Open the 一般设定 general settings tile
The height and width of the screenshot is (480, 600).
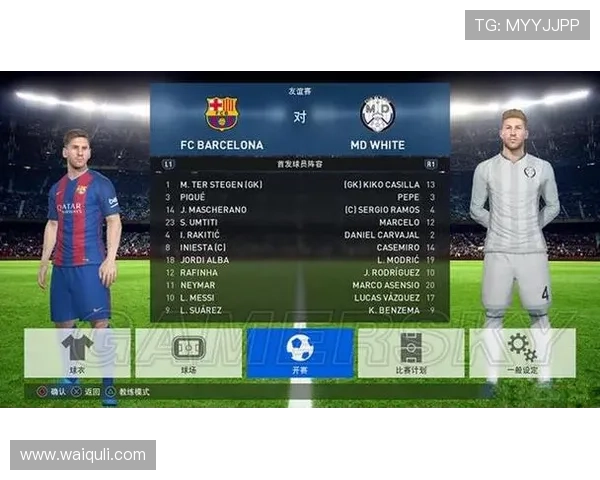click(x=522, y=353)
